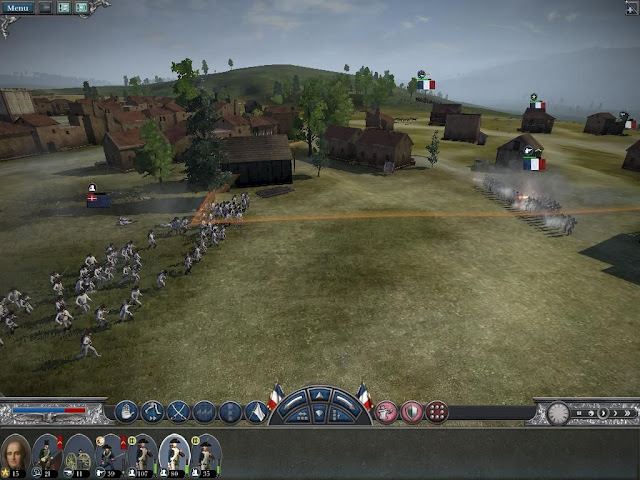Screen dimensions: 640x480
Task: Toggle the run movement icon
Action: pyautogui.click(x=152, y=411)
